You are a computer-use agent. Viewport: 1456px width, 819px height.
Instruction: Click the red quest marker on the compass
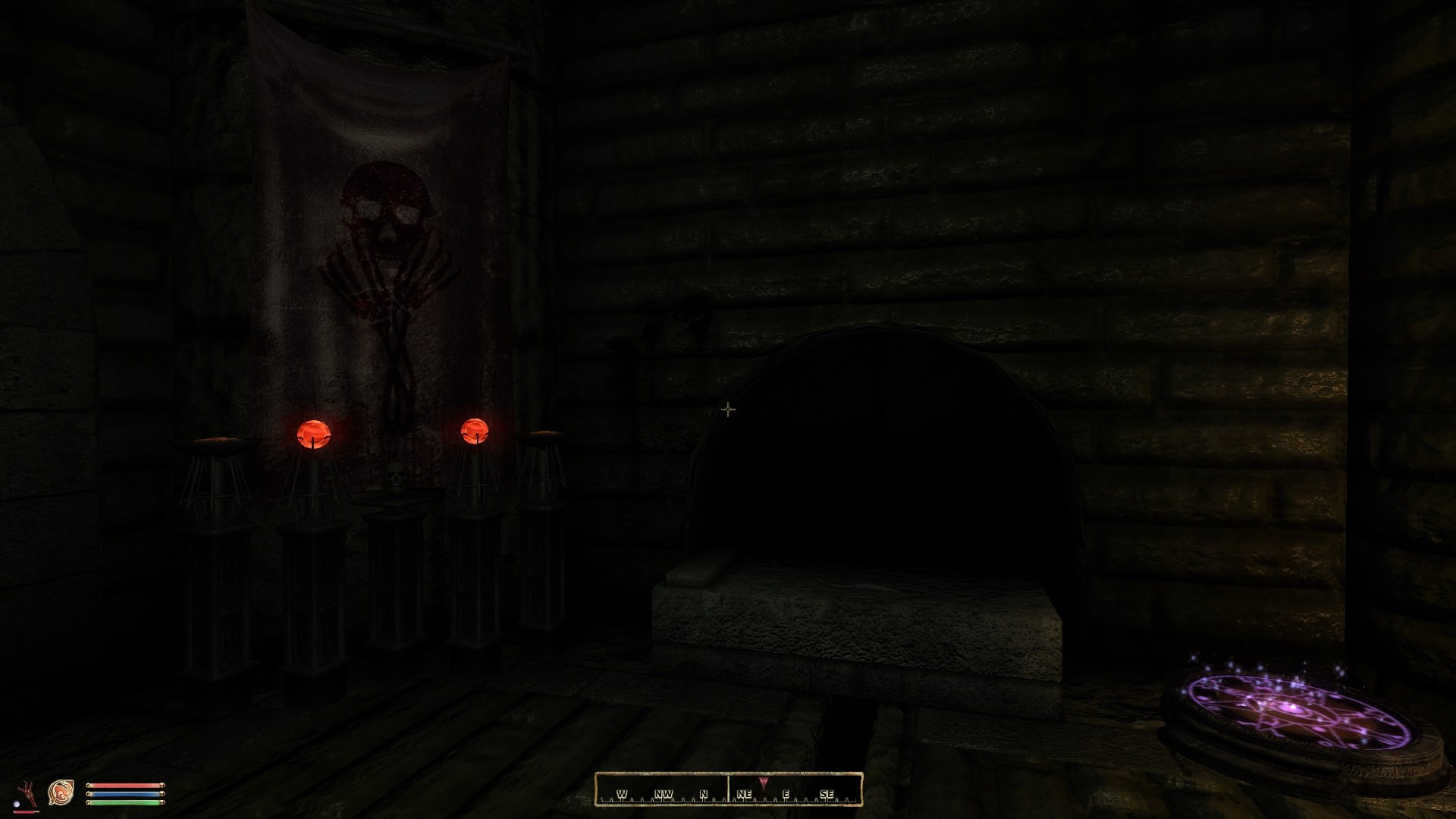(763, 783)
